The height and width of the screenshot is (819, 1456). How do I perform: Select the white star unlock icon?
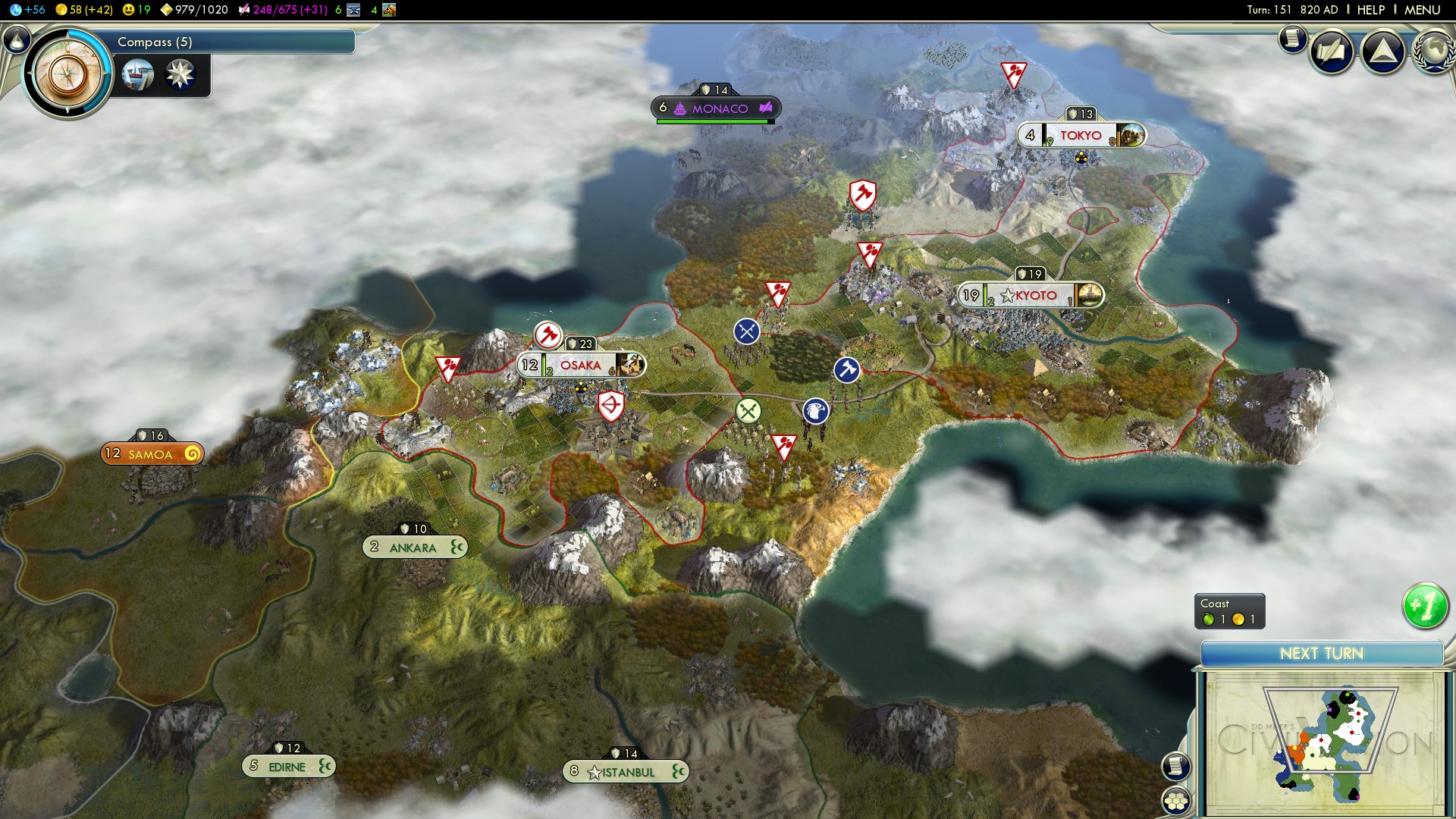coord(180,75)
